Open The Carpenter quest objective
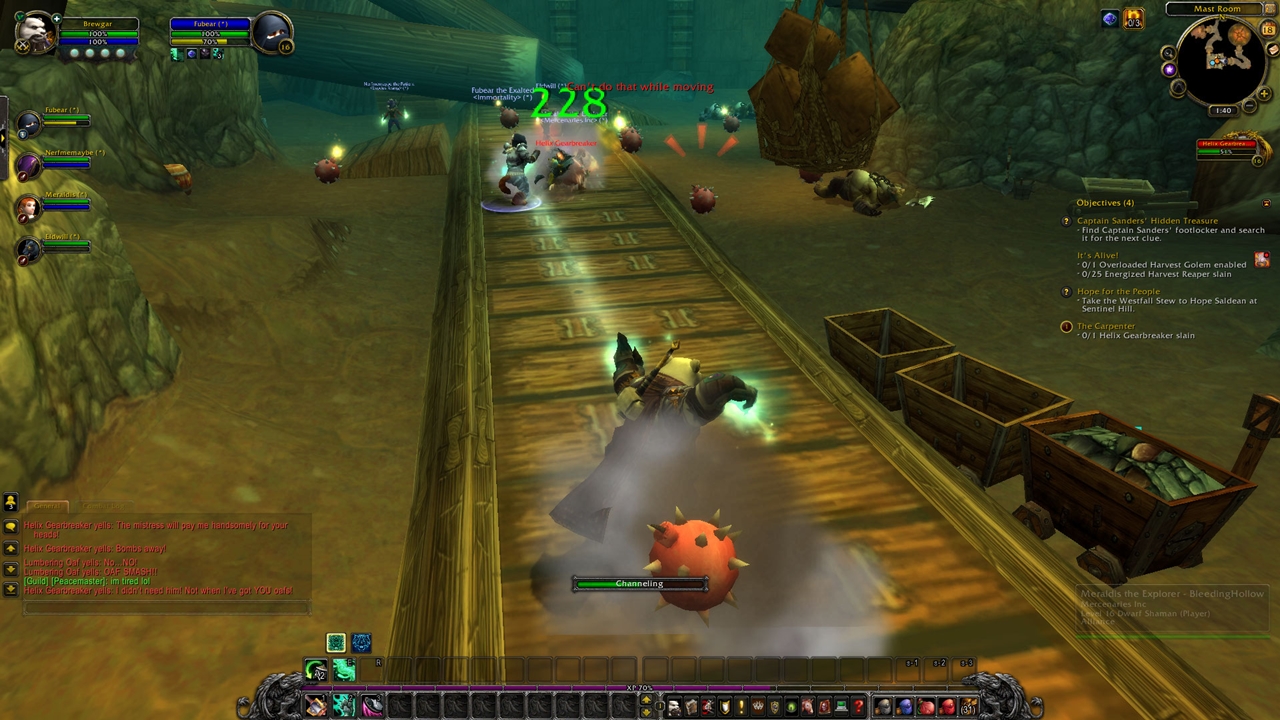The width and height of the screenshot is (1280, 720). [1105, 326]
